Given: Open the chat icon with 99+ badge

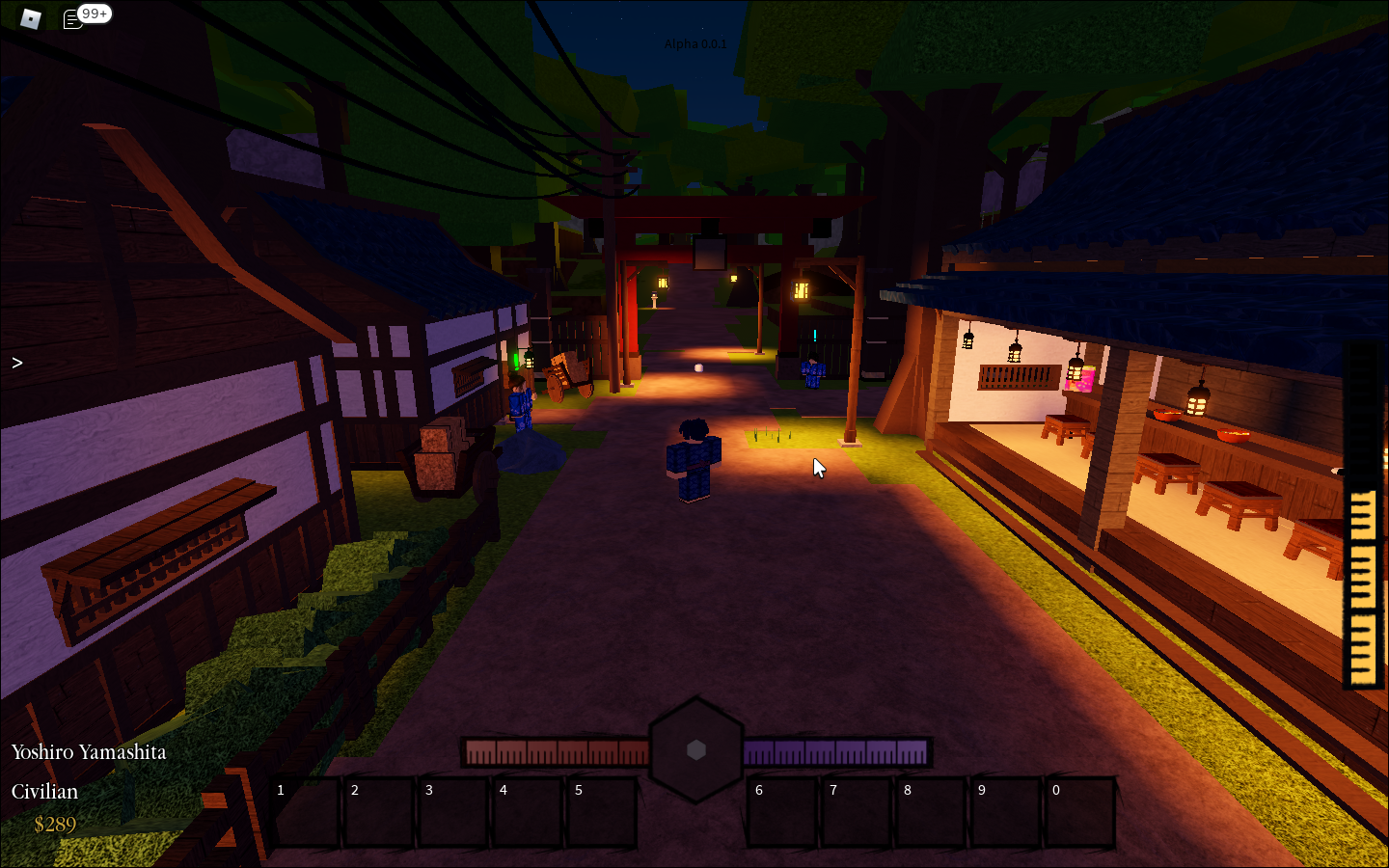Looking at the screenshot, I should pos(73,16).
